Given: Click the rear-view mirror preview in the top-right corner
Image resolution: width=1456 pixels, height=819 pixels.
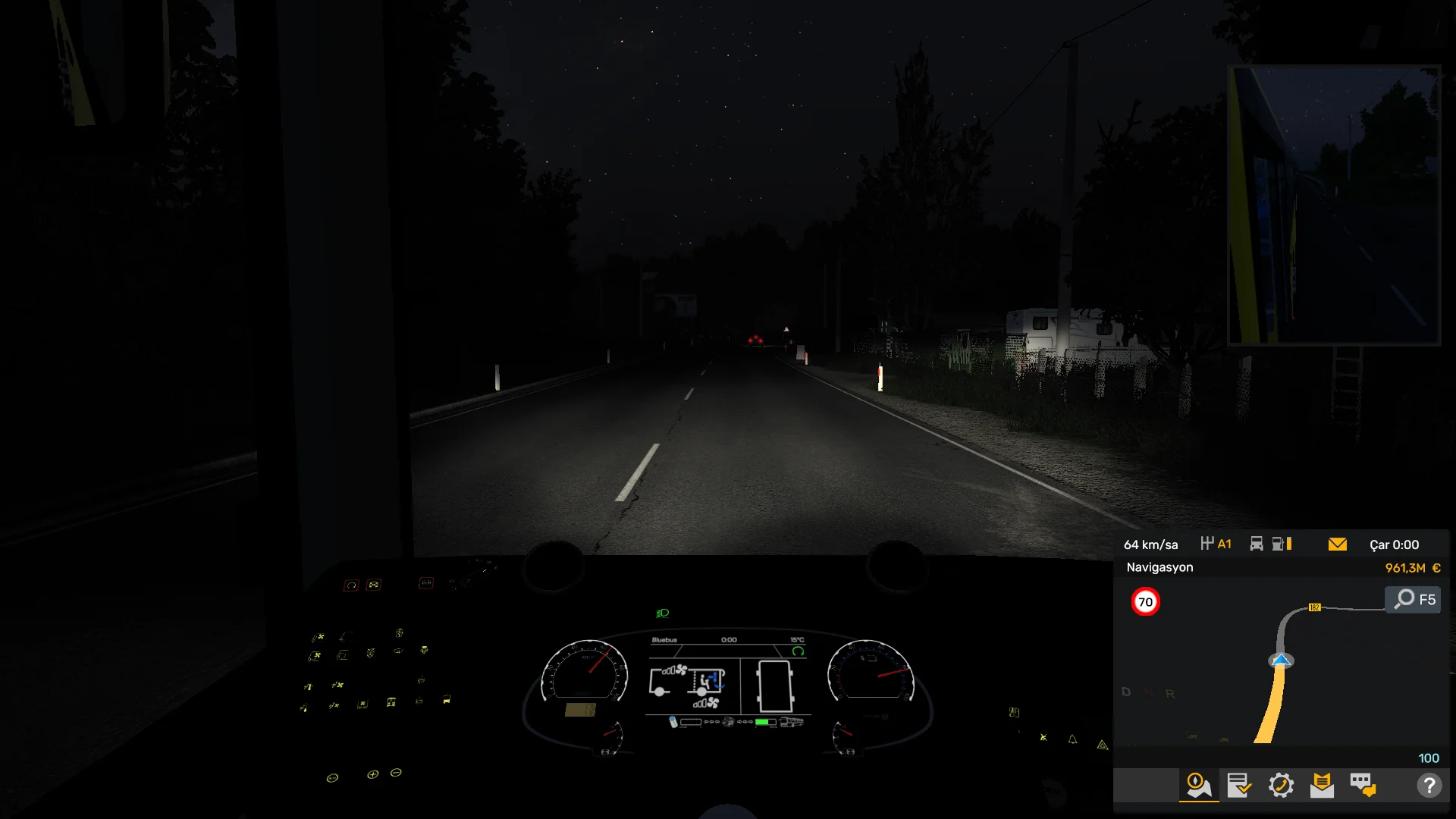Looking at the screenshot, I should tap(1335, 205).
